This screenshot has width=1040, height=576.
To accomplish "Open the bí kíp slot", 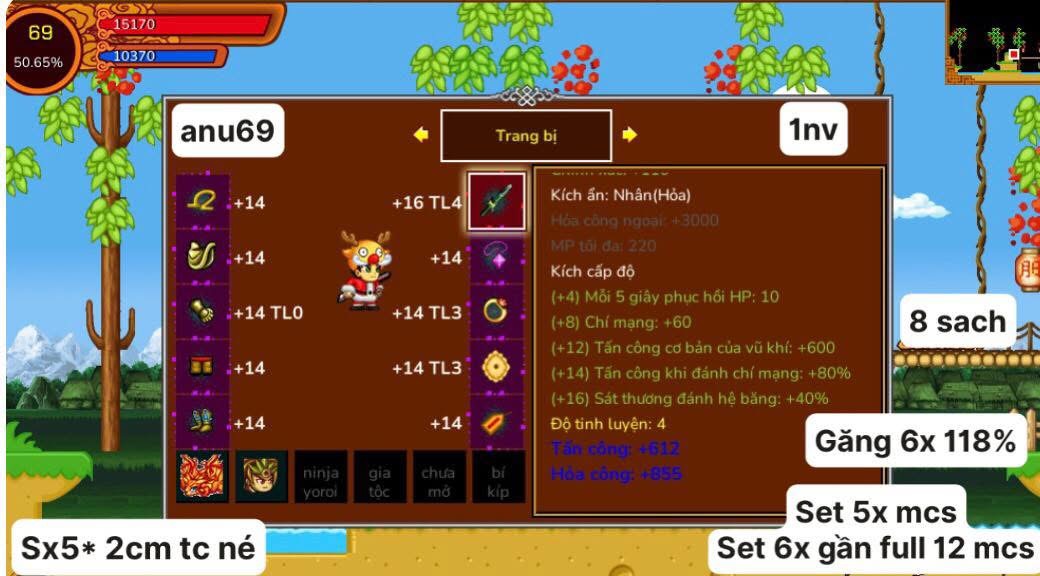I will pyautogui.click(x=498, y=477).
